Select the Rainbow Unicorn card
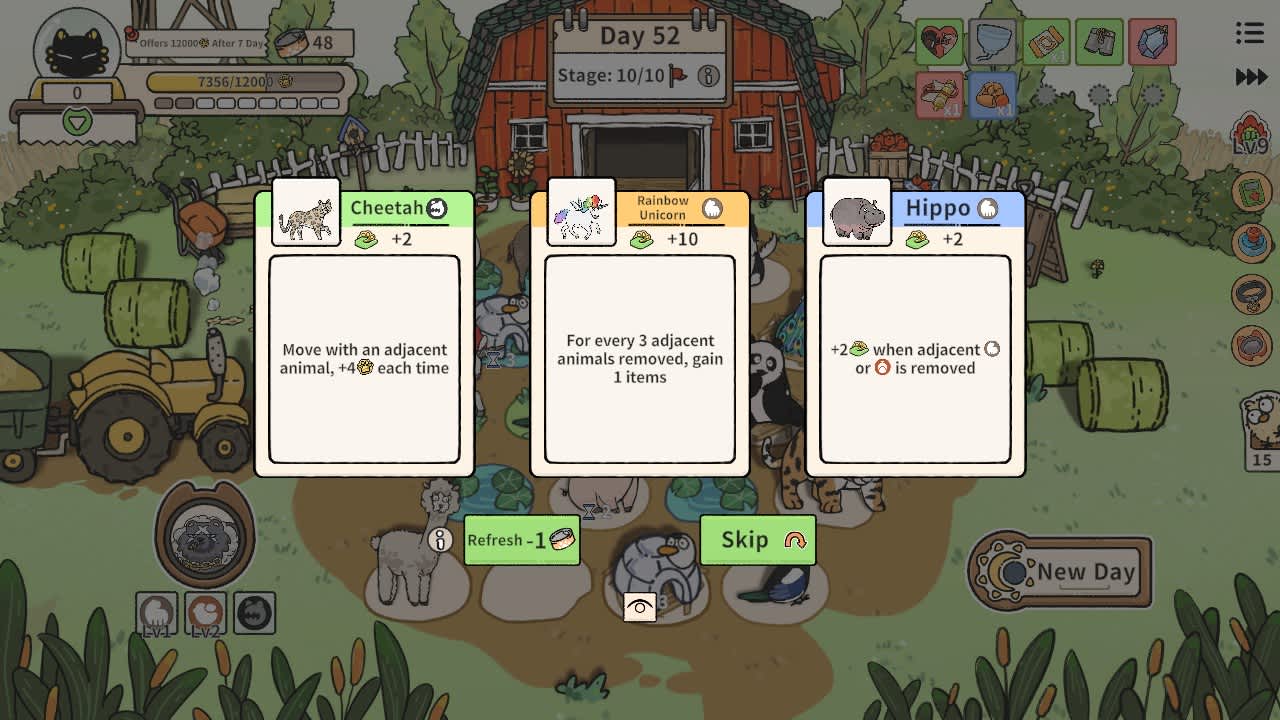Viewport: 1280px width, 720px height. (639, 330)
